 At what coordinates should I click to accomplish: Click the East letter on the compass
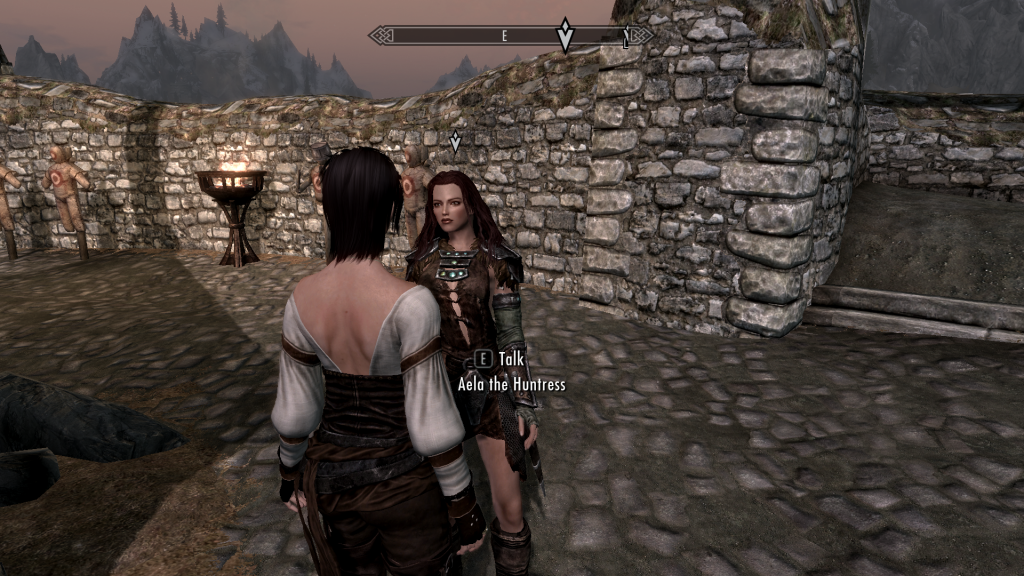click(505, 36)
